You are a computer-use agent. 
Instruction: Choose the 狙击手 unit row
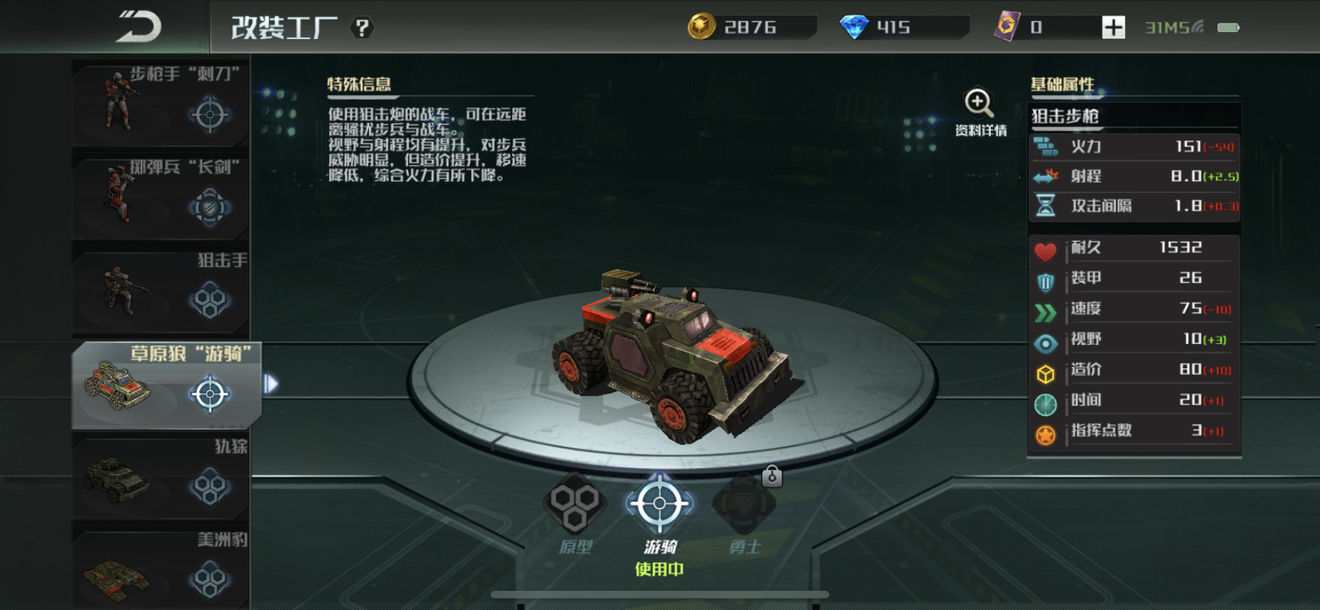pos(160,289)
